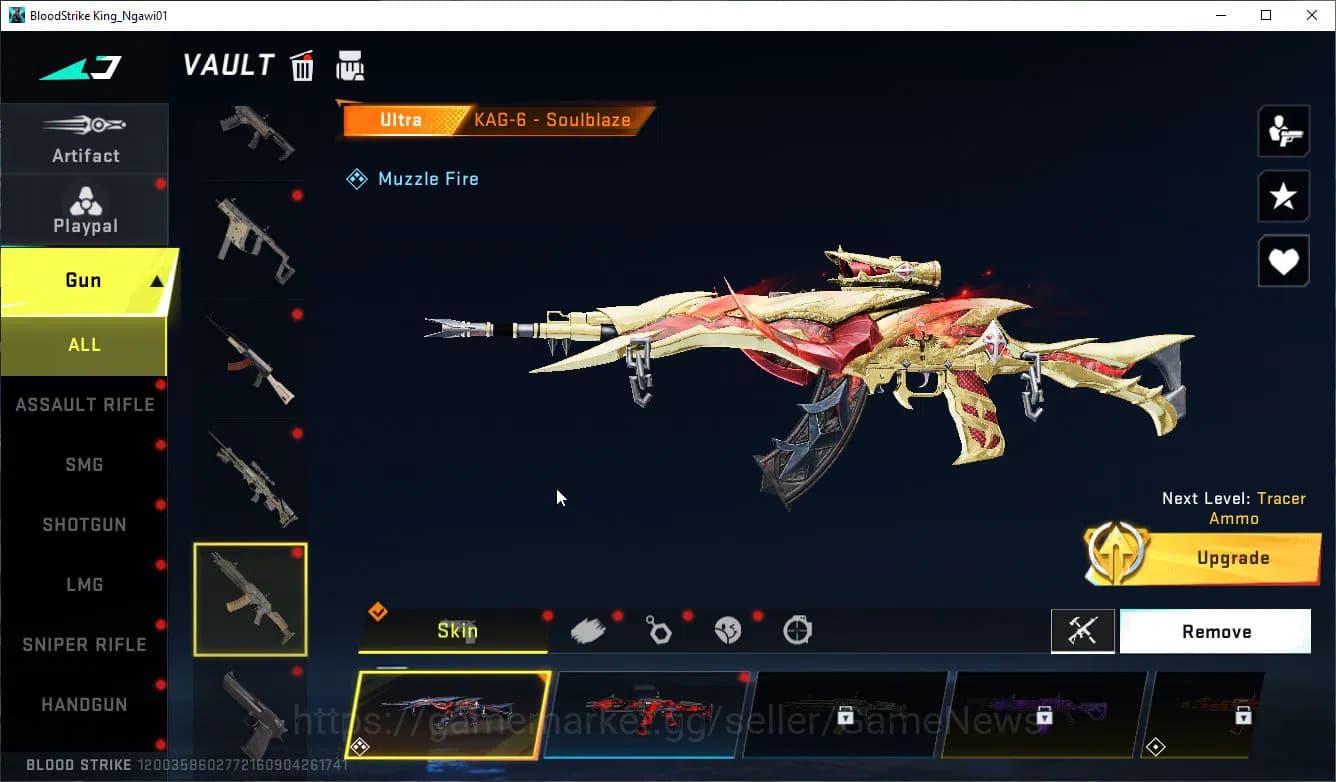1336x782 pixels.
Task: Open the sticker customization tab
Action: pyautogui.click(x=728, y=628)
